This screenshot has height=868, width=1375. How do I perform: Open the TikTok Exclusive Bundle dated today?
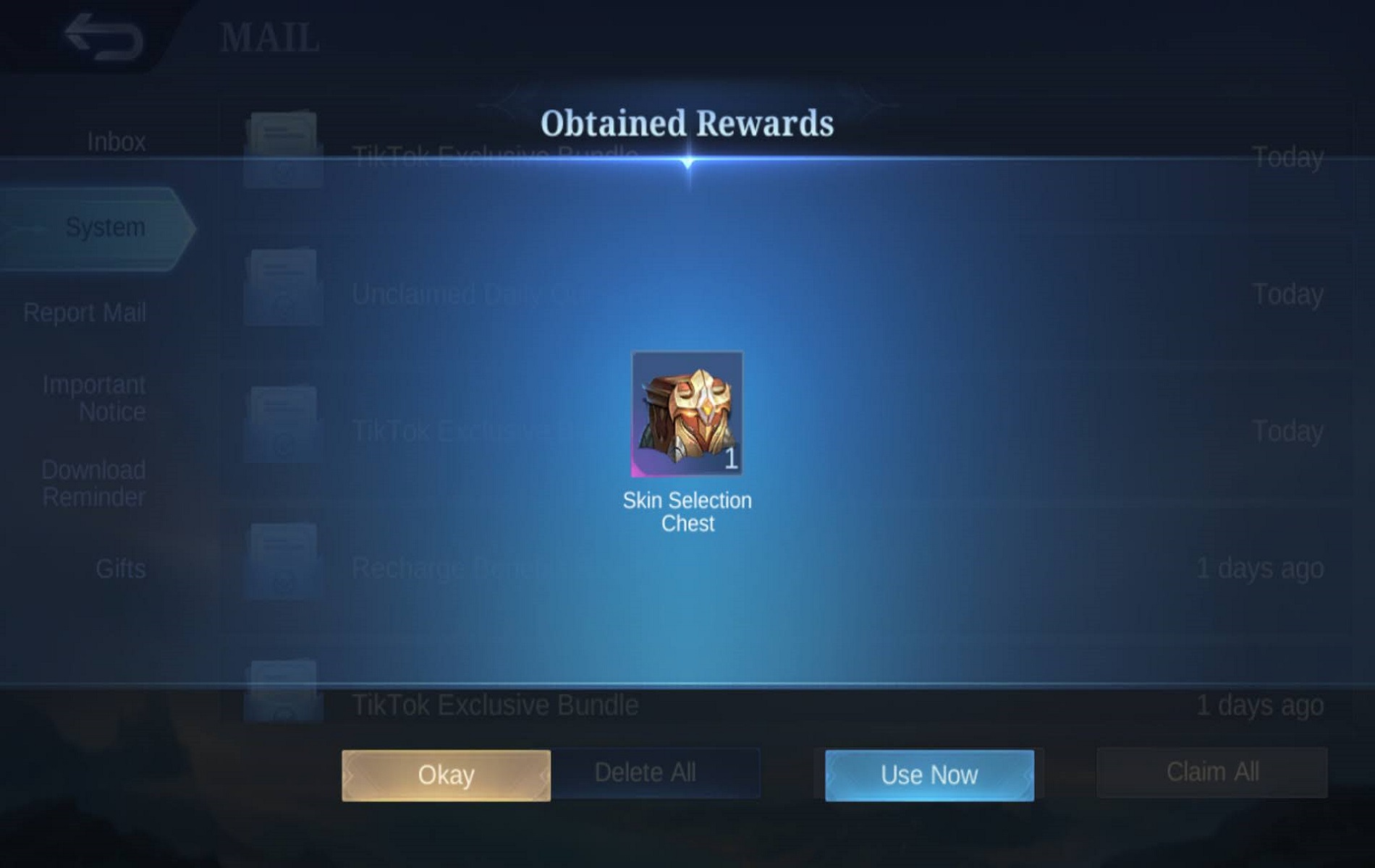(x=494, y=152)
